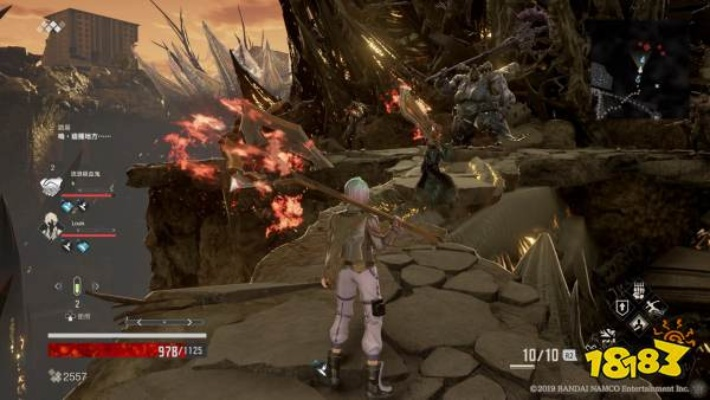This screenshot has height=400, width=710.
Task: Activate the shield-with-arrow gift icon
Action: coord(620,309)
